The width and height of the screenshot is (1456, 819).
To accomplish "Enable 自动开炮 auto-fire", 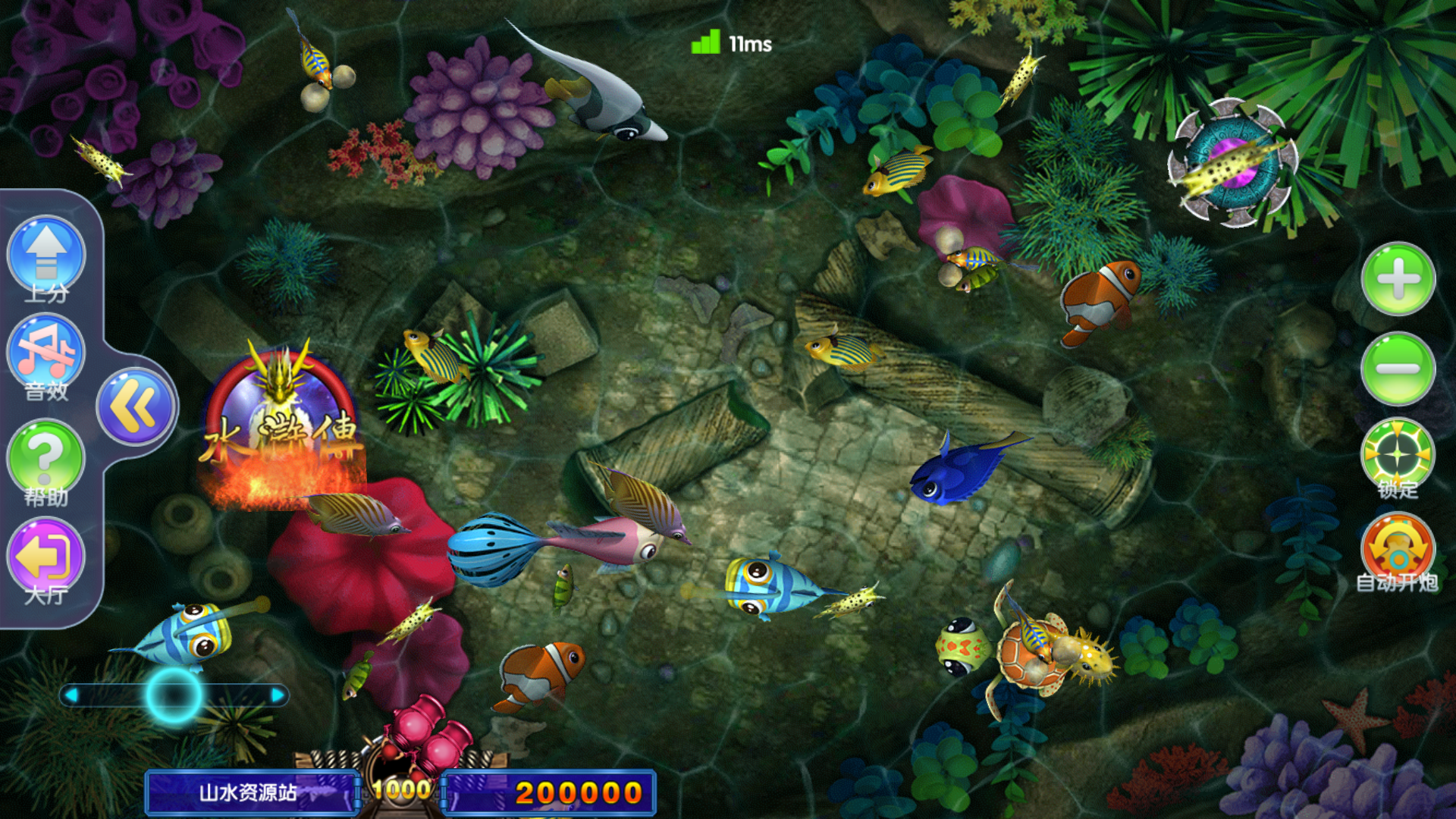I will point(1398,549).
